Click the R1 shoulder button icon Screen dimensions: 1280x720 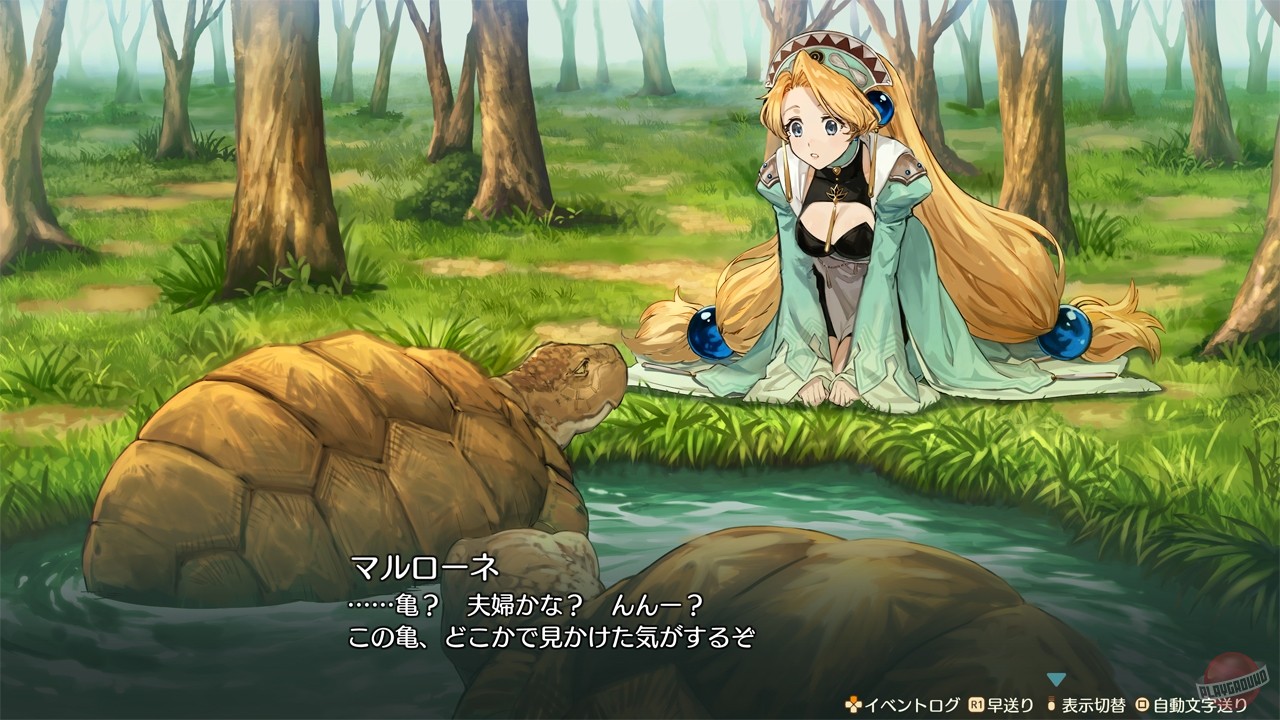(x=975, y=703)
